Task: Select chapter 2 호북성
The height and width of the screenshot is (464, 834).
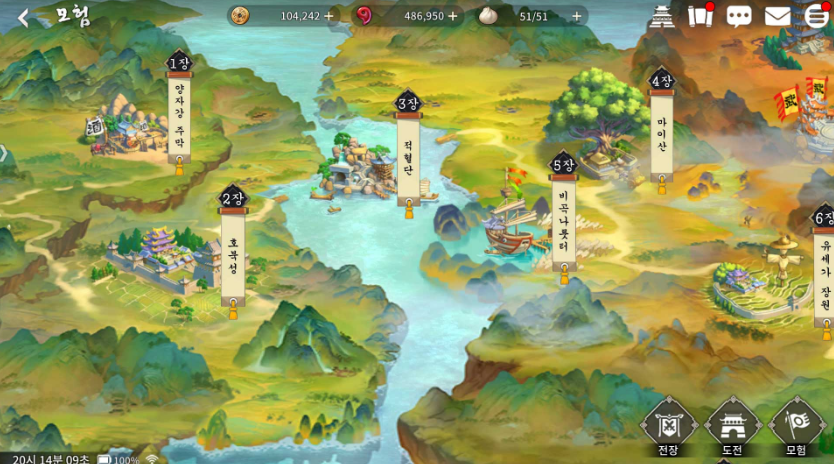Action: pyautogui.click(x=233, y=250)
